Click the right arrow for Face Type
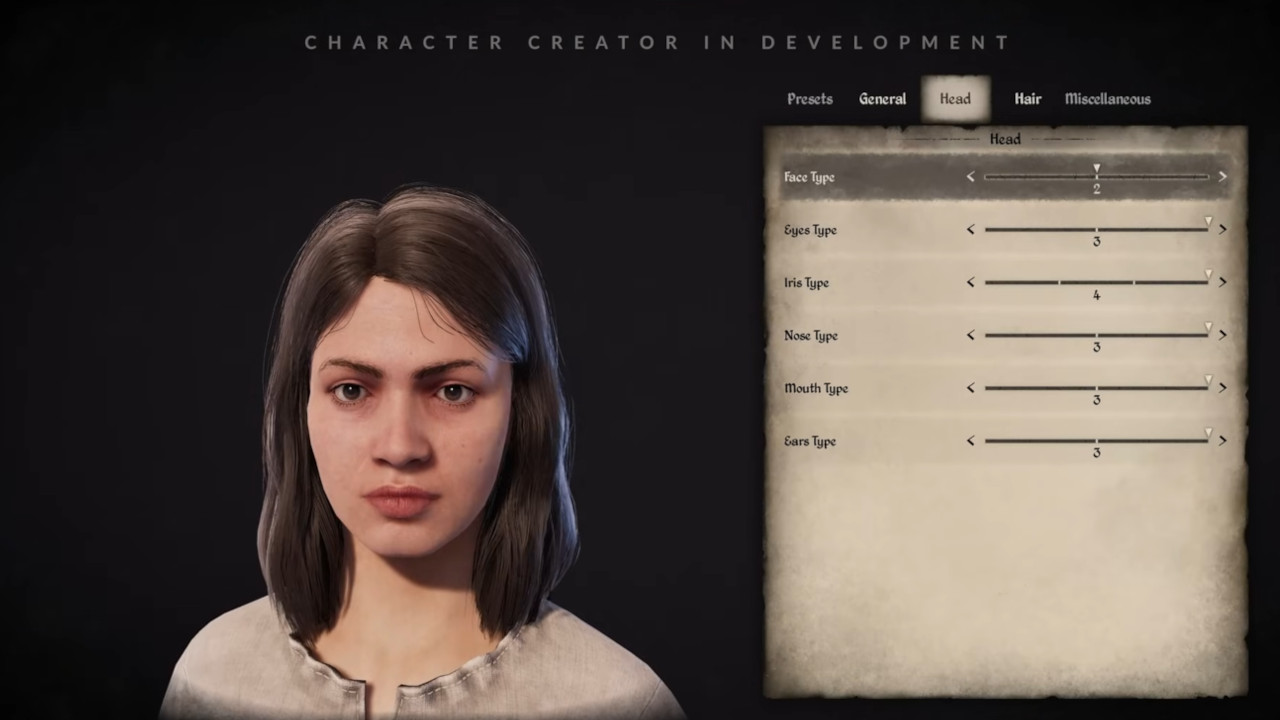The width and height of the screenshot is (1280, 720). [x=1222, y=176]
